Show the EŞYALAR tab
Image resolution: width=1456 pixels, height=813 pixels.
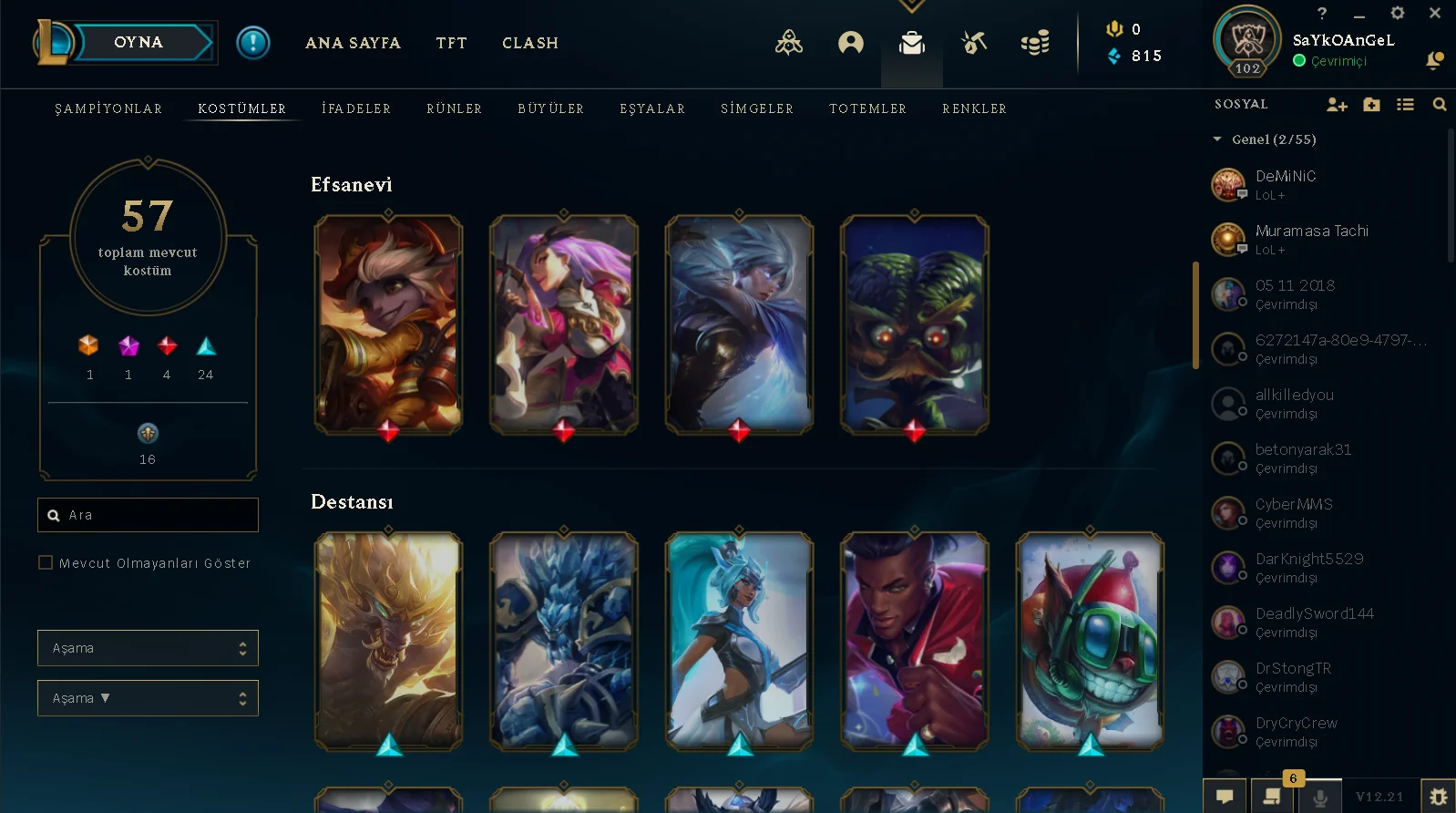click(652, 108)
